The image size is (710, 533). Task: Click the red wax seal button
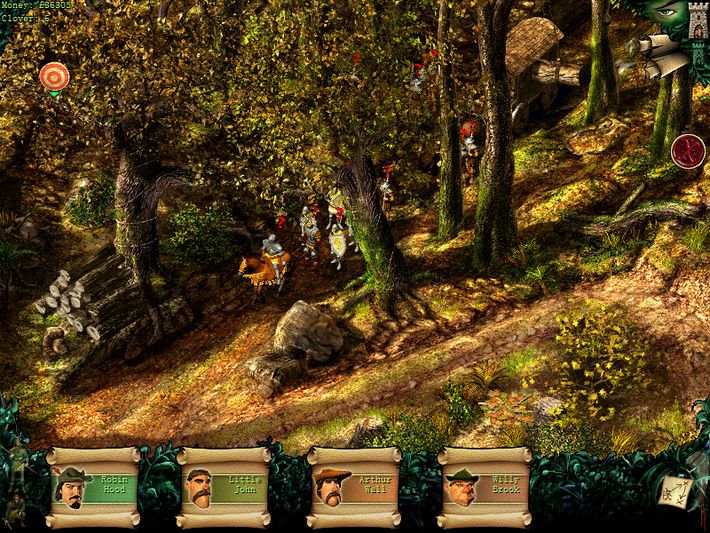click(x=689, y=151)
